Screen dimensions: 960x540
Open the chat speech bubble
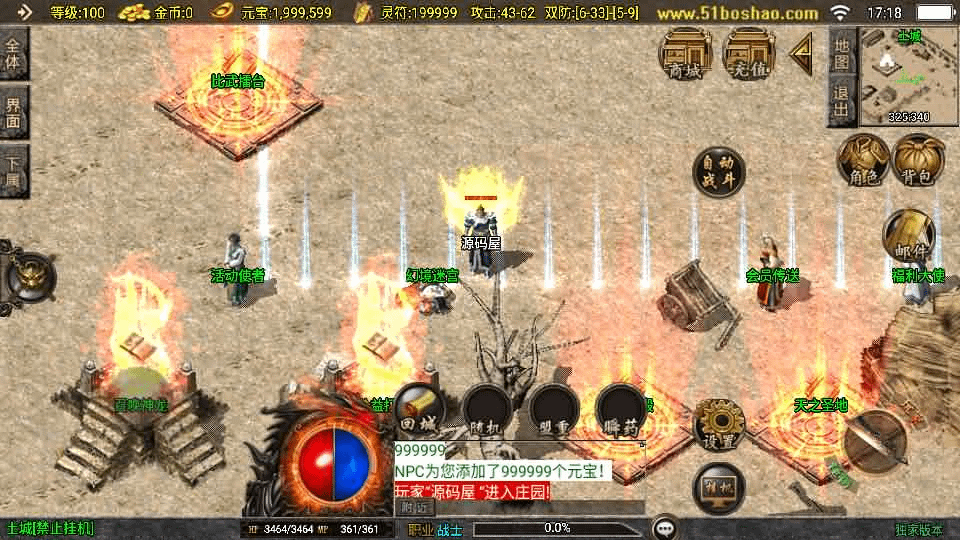pyautogui.click(x=664, y=528)
